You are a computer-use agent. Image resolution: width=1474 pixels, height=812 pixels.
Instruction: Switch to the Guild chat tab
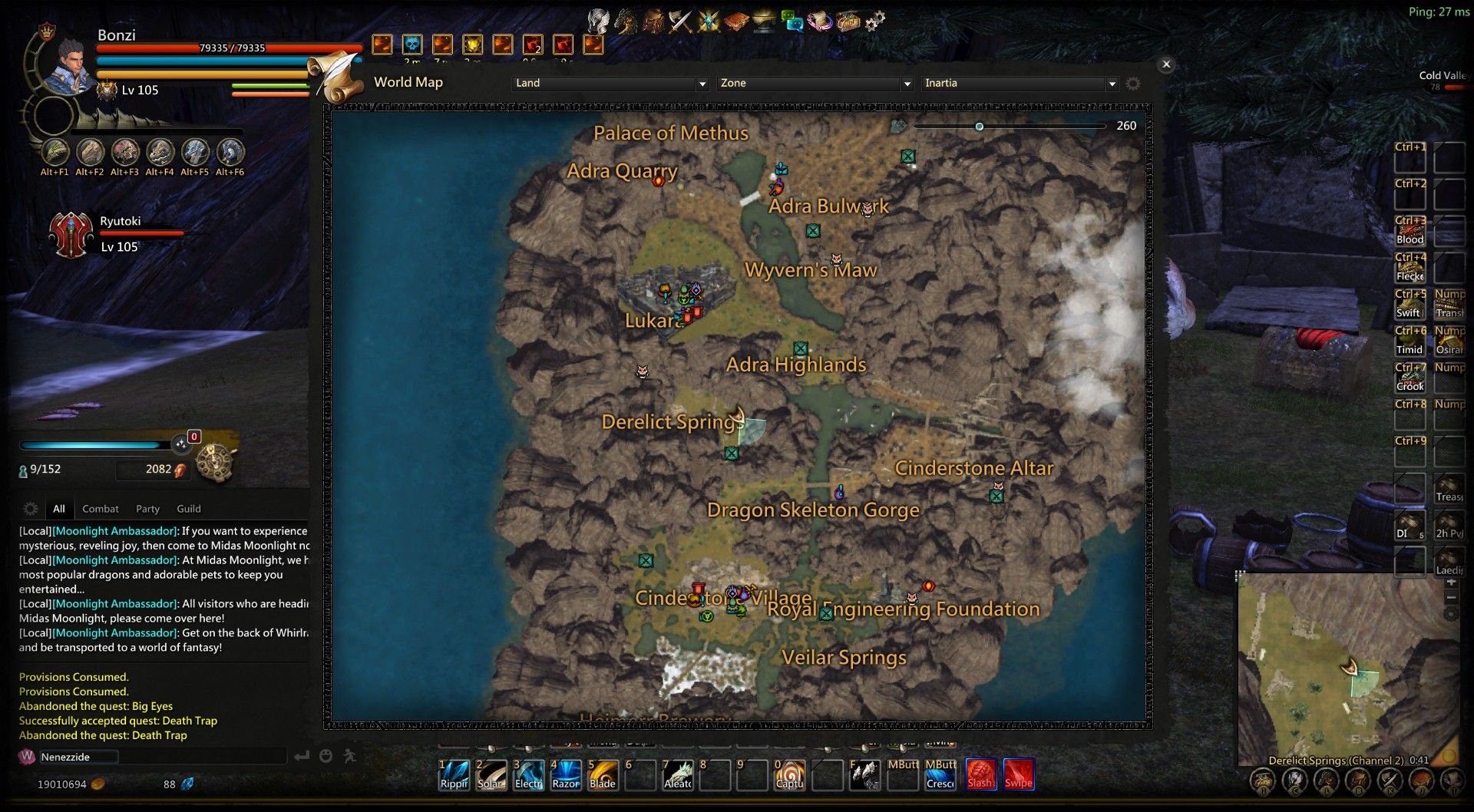(x=189, y=509)
